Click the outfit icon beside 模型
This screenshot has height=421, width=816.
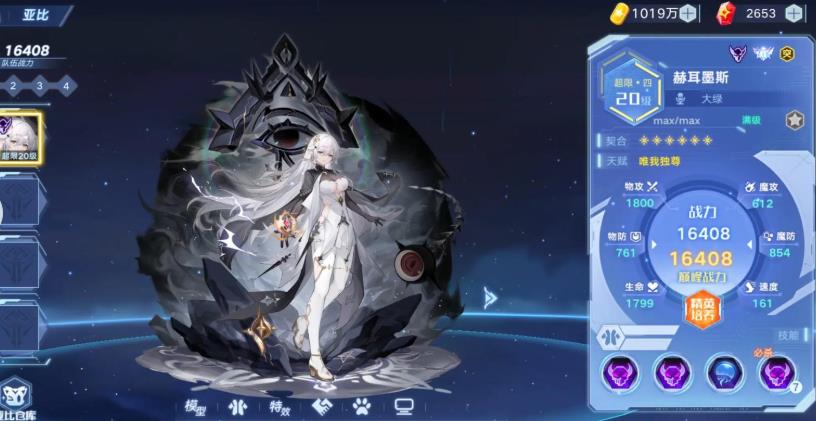coord(237,407)
